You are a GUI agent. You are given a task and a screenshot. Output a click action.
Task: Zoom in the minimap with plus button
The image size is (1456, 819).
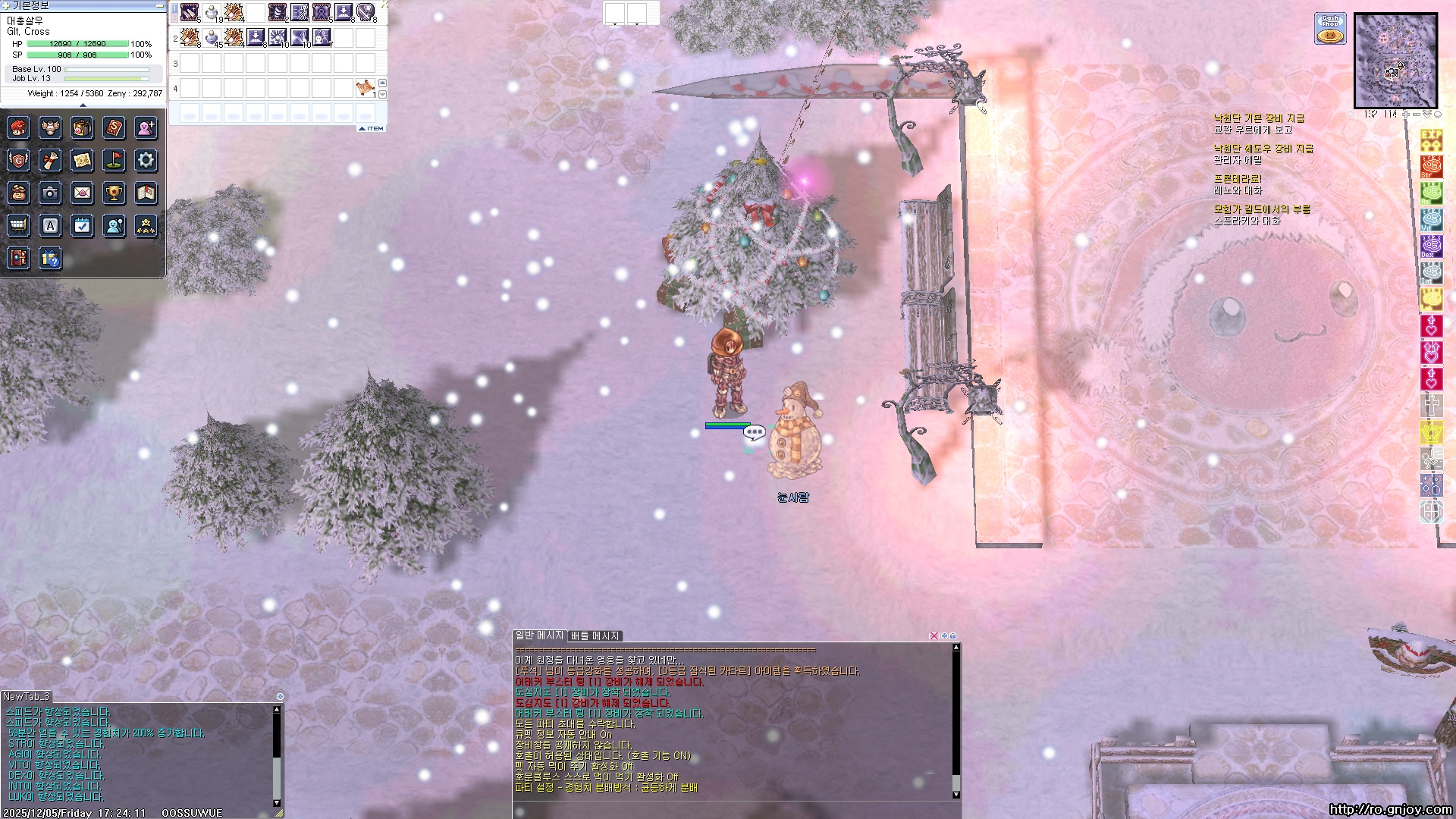[1405, 115]
